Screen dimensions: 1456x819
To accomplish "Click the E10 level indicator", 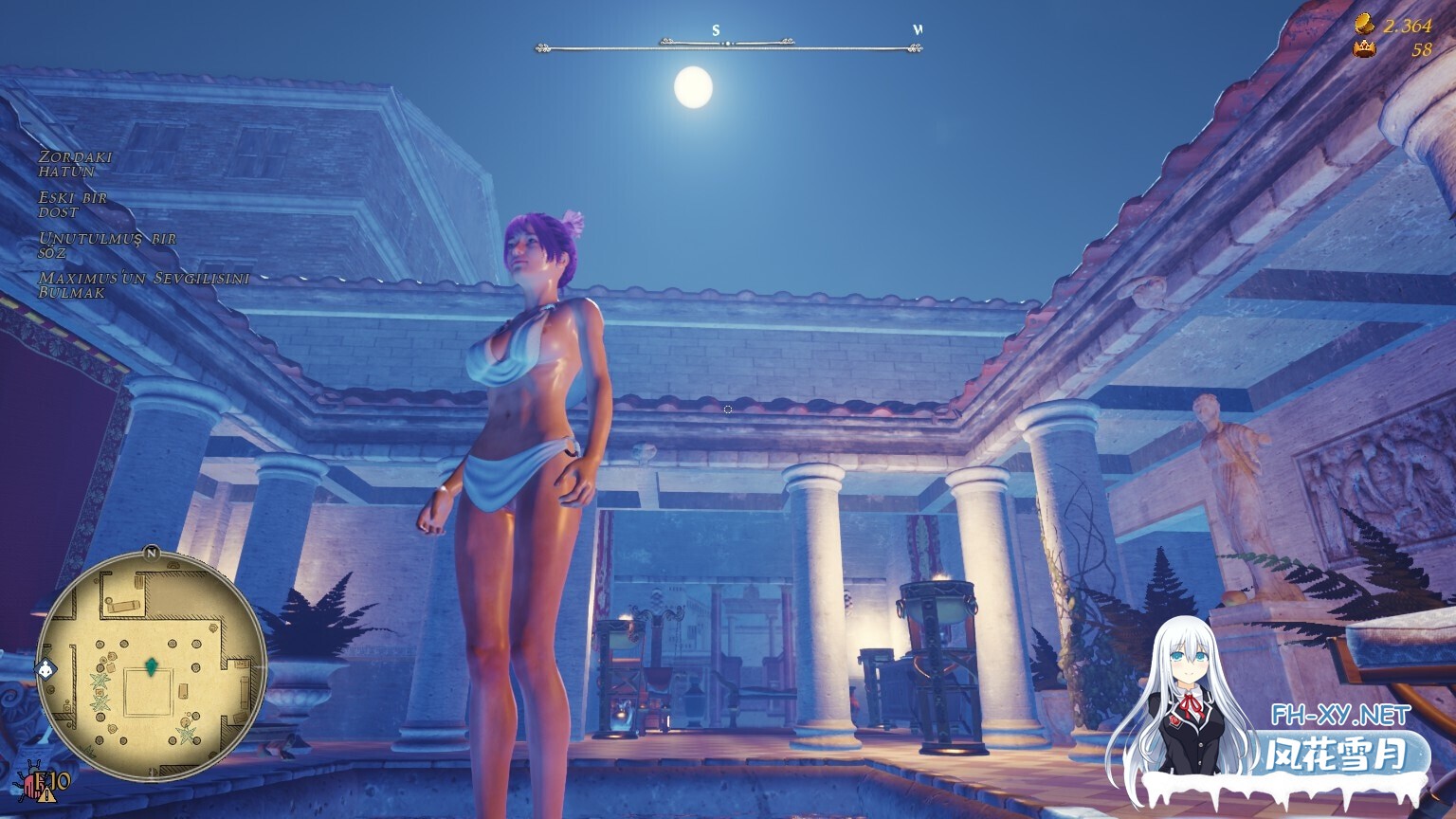I will click(x=54, y=782).
